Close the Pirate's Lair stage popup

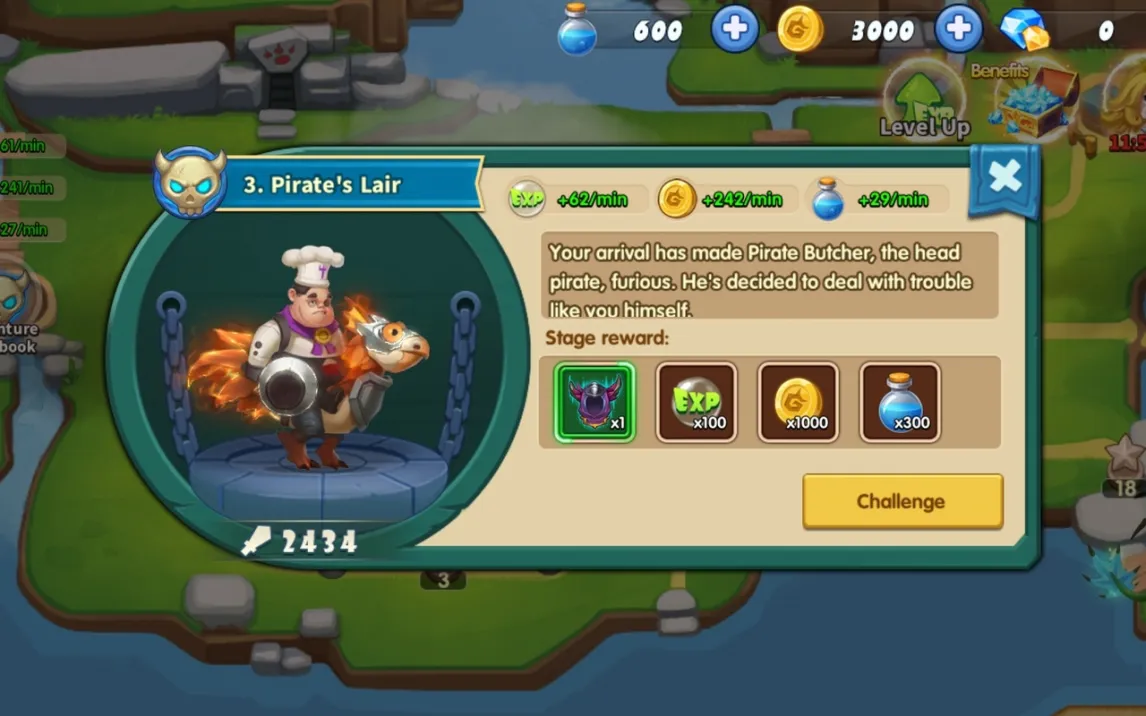point(1004,178)
